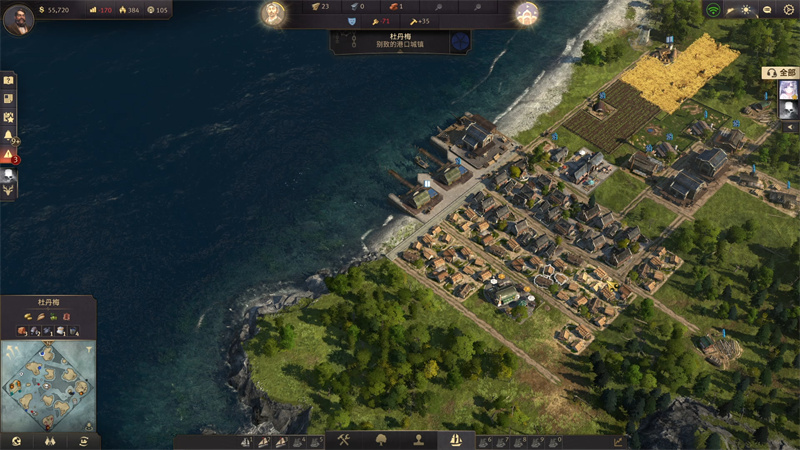800x450 pixels.
Task: Click the minimap of the island region
Action: point(48,385)
